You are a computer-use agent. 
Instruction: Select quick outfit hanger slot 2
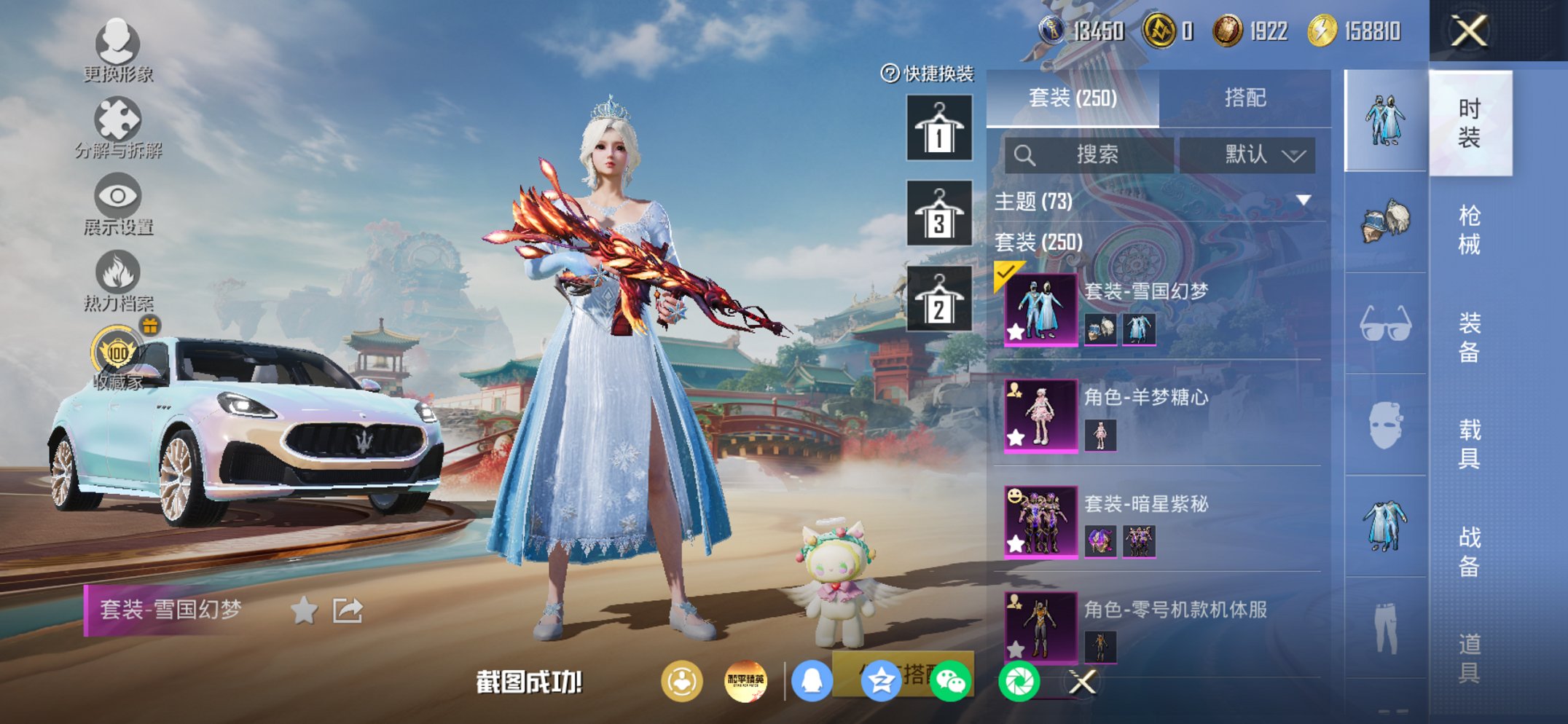click(x=938, y=299)
